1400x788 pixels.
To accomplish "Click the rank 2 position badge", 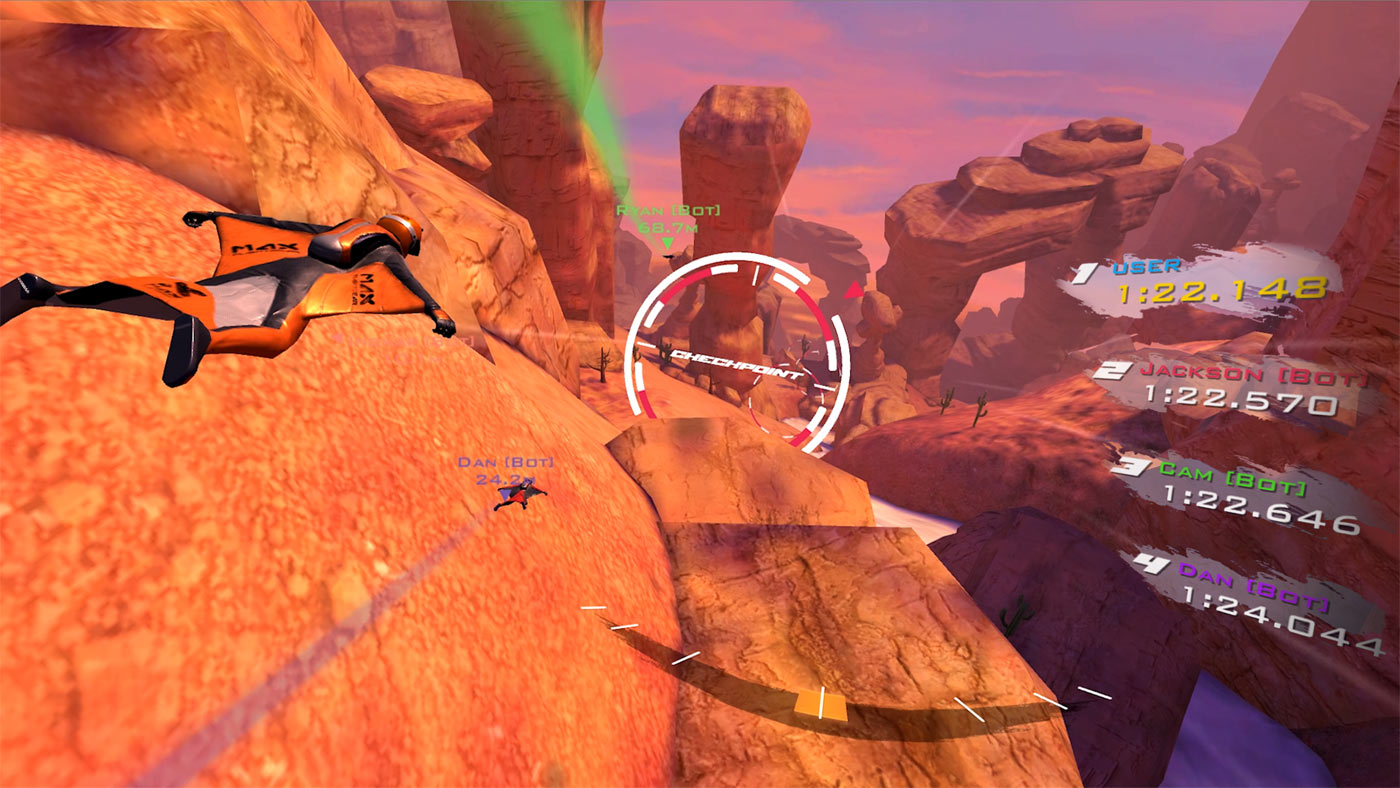I will 1114,369.
